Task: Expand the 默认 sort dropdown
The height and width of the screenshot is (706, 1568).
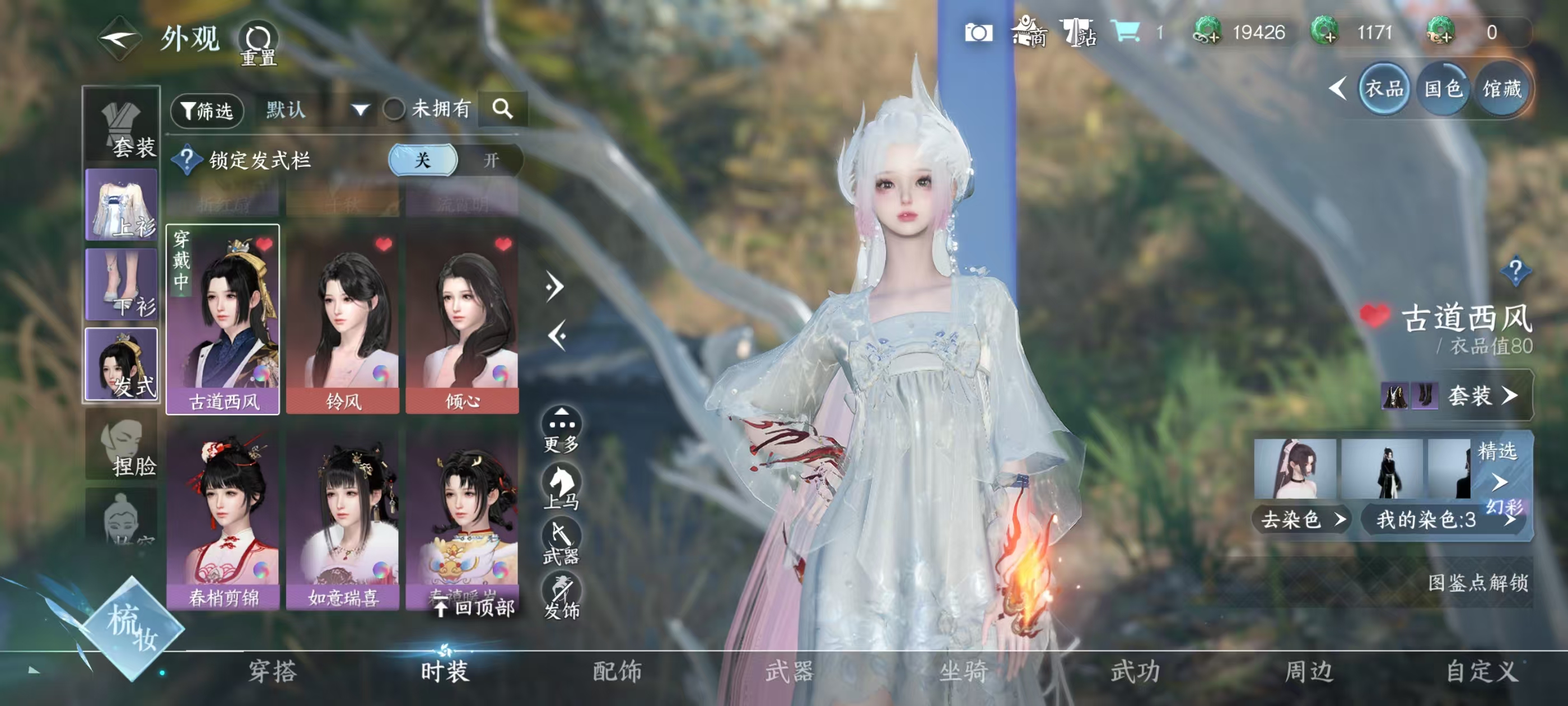Action: [x=360, y=110]
